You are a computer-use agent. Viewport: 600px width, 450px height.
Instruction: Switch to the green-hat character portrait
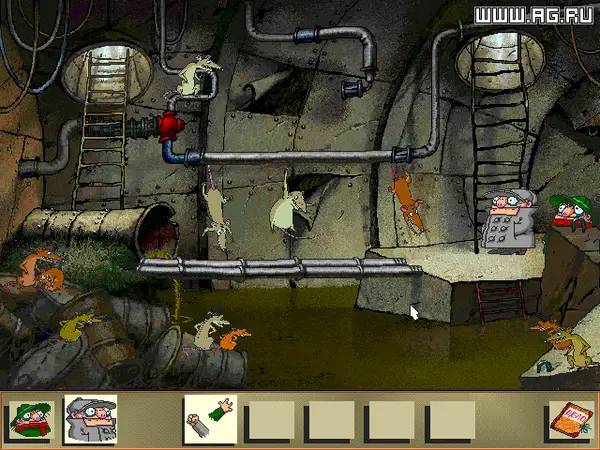[x=31, y=419]
